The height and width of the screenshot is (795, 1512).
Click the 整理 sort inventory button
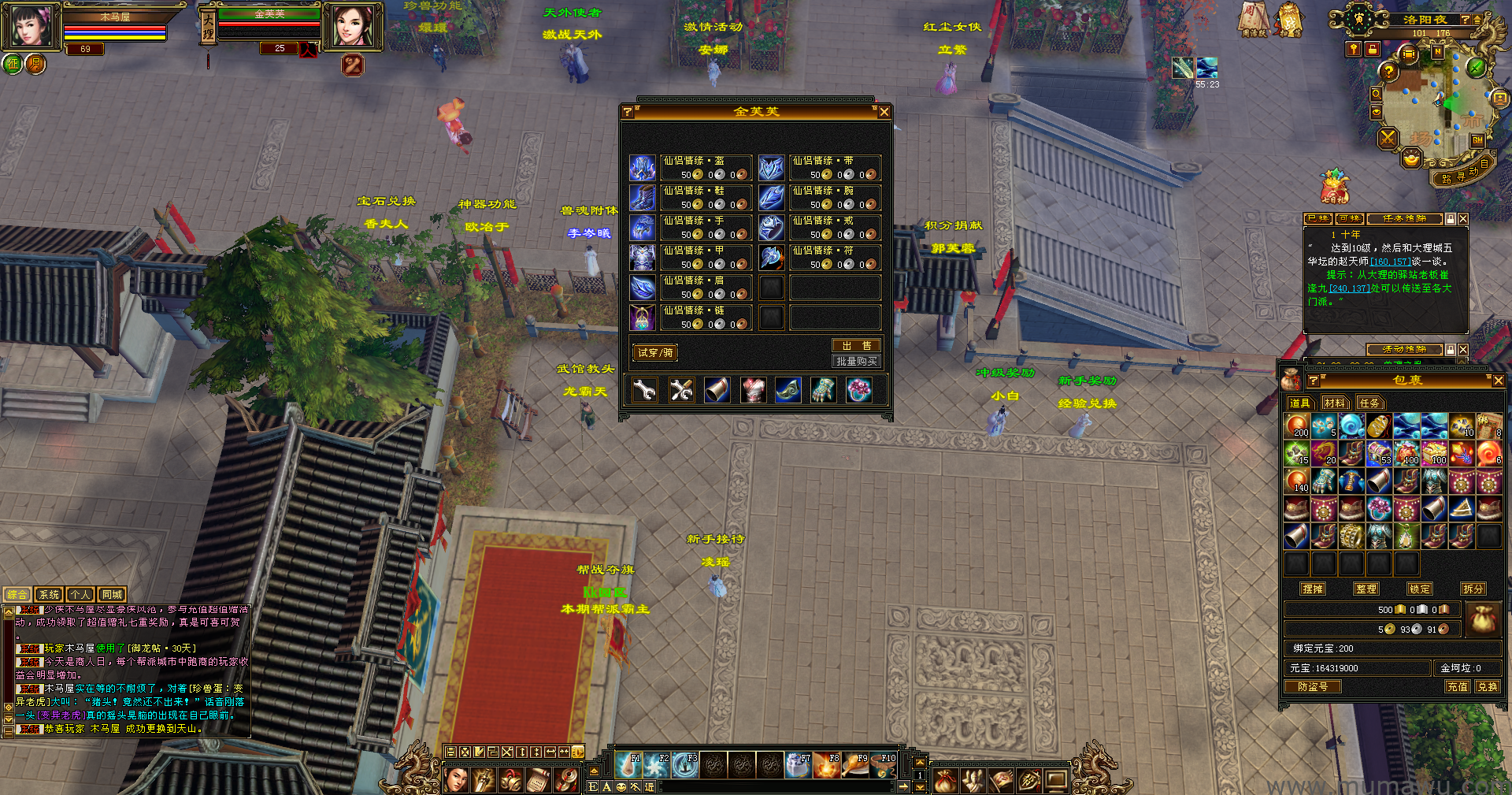[x=1366, y=589]
